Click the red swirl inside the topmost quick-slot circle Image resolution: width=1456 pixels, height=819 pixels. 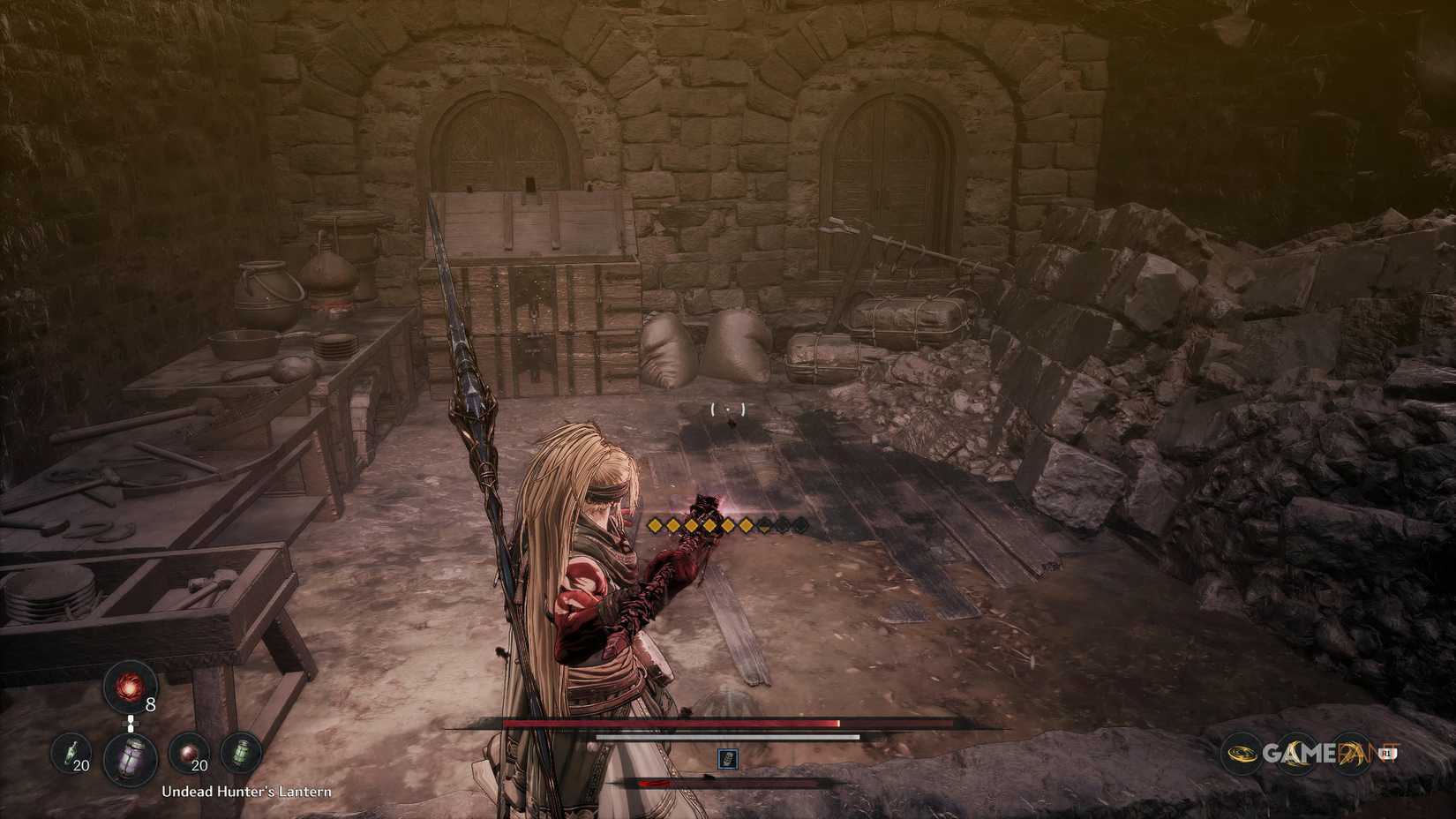click(131, 689)
